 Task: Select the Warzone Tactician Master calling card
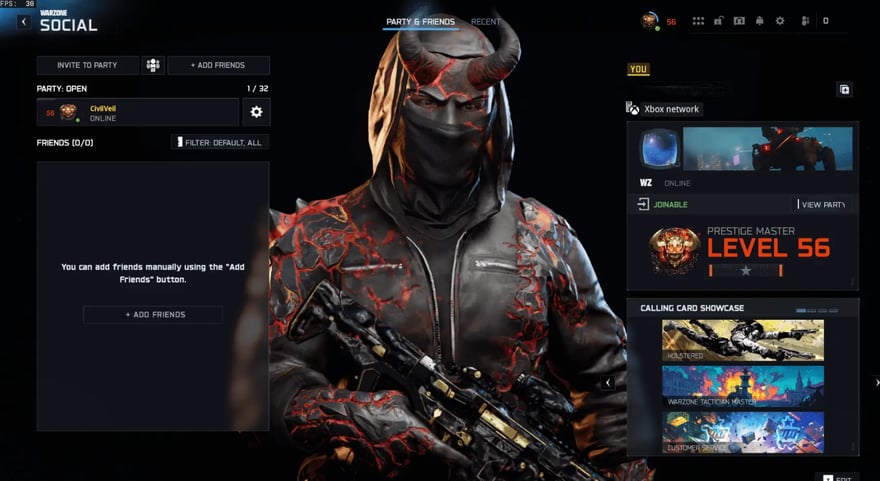742,386
